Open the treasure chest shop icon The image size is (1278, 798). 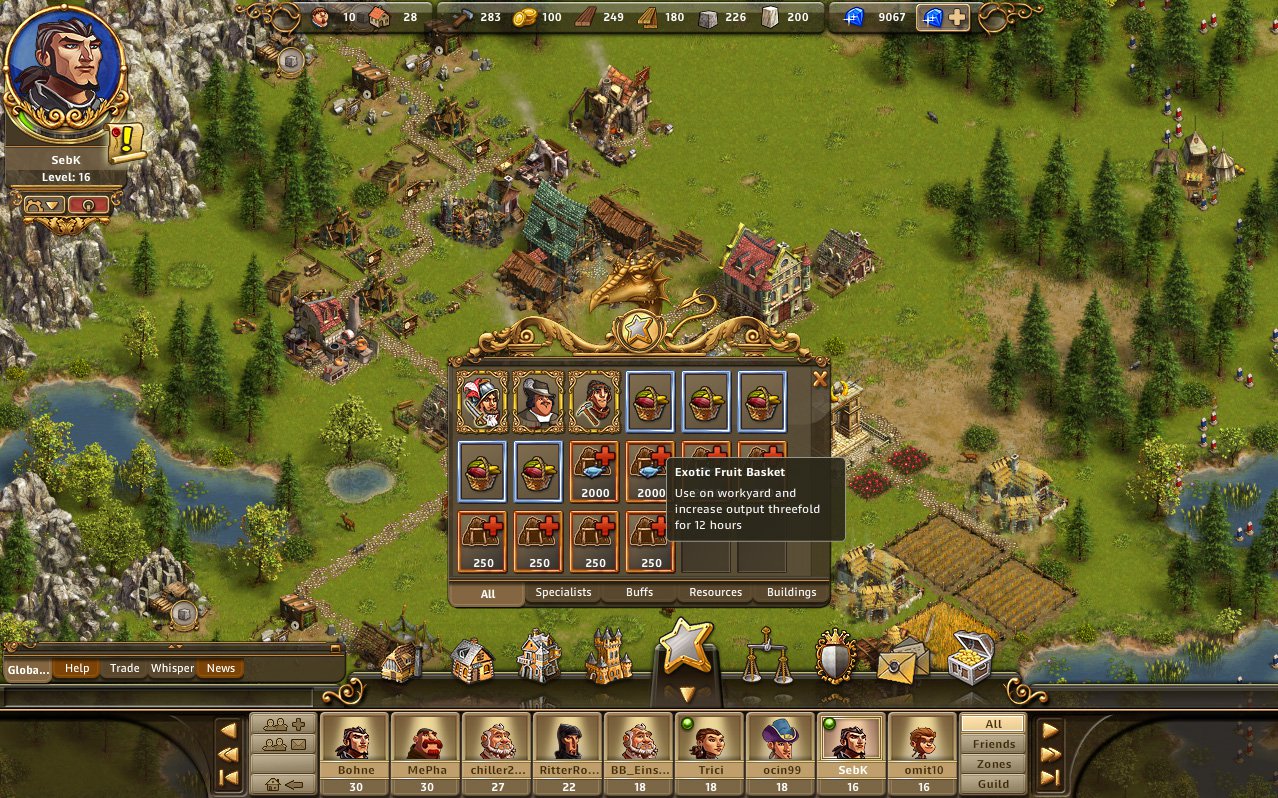point(970,656)
